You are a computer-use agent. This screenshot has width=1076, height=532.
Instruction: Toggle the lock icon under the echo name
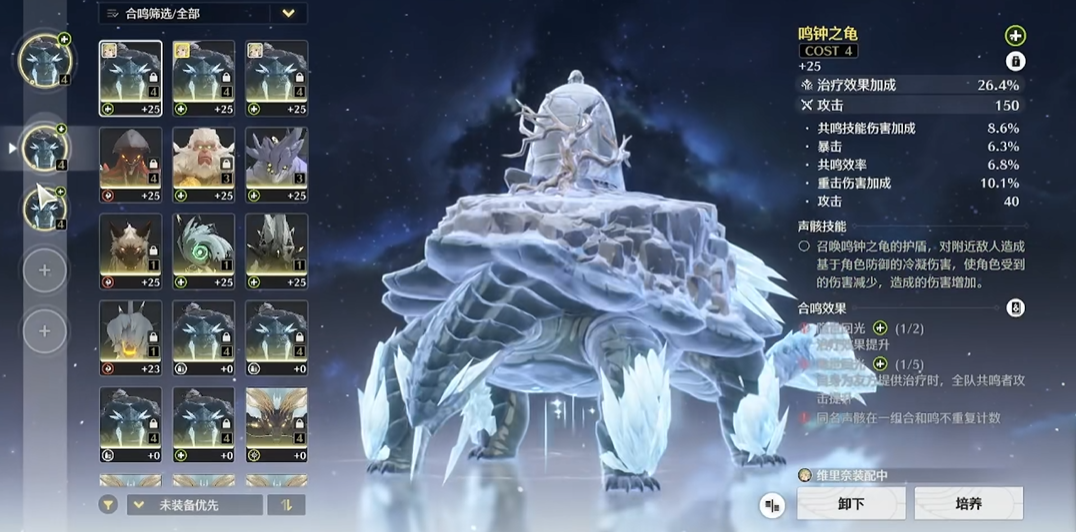tap(1015, 62)
